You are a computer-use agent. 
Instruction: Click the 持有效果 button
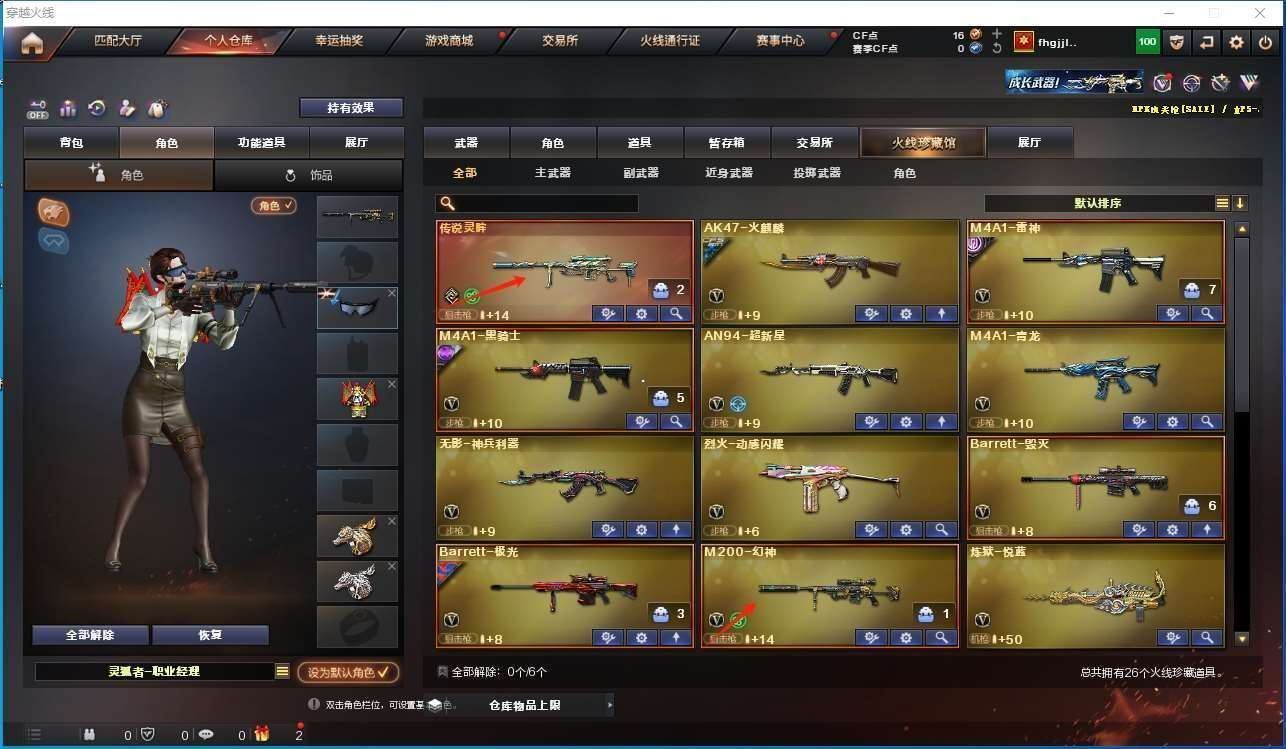(351, 108)
